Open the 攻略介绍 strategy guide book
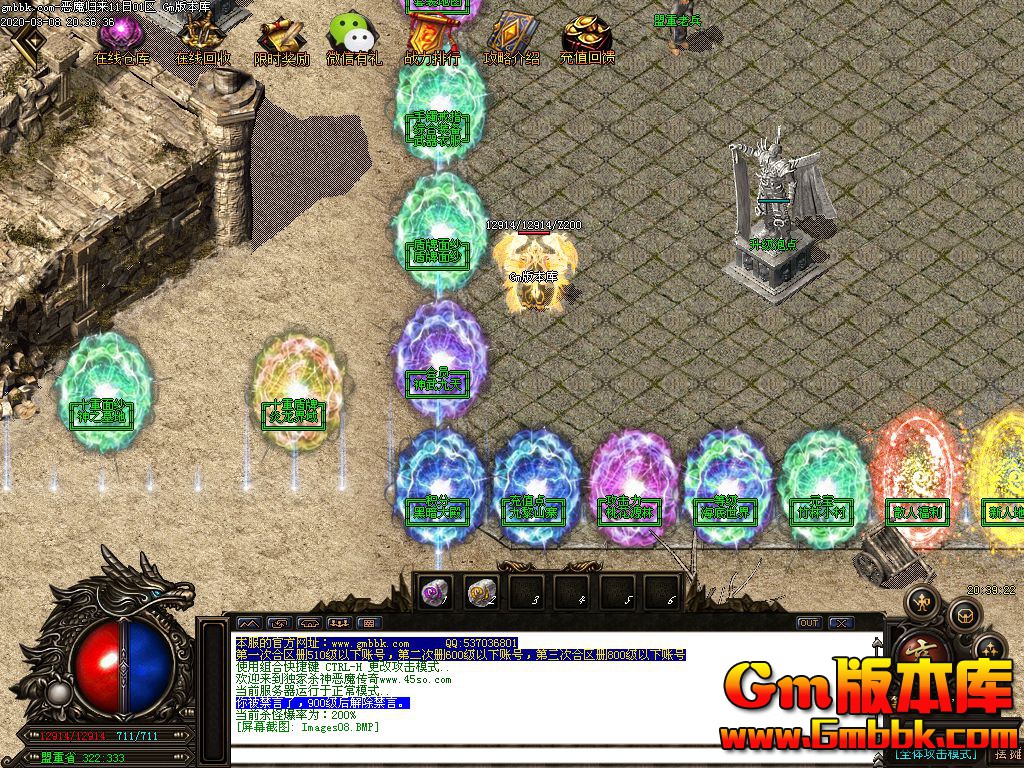Image resolution: width=1024 pixels, height=768 pixels. 511,39
